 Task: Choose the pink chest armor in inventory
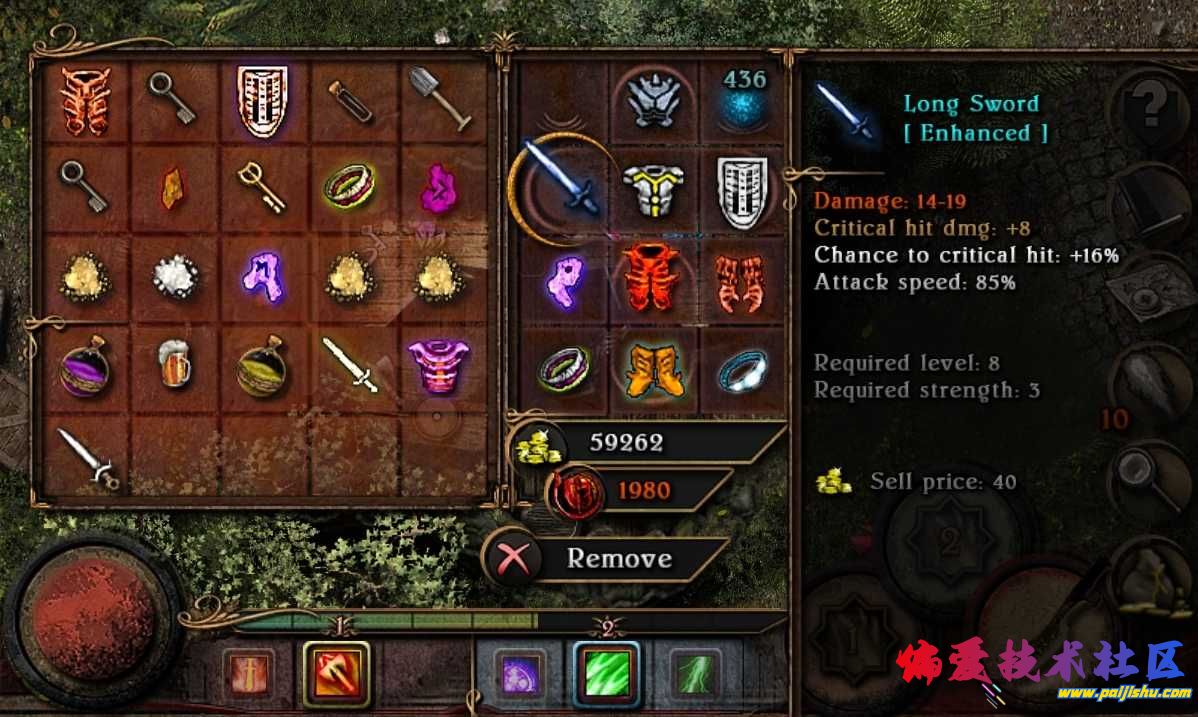pyautogui.click(x=438, y=364)
